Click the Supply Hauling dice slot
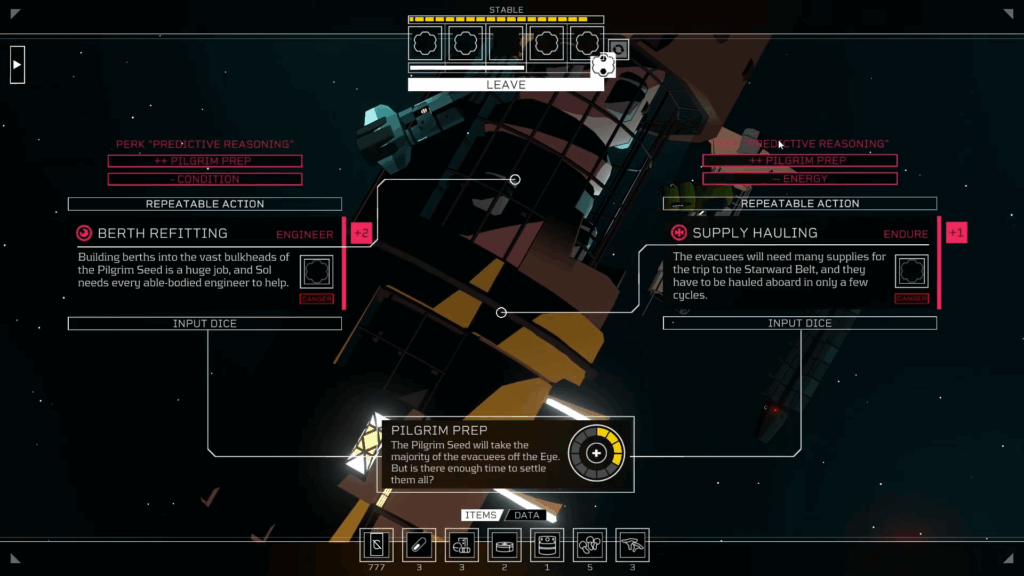The image size is (1024, 576). [x=911, y=272]
